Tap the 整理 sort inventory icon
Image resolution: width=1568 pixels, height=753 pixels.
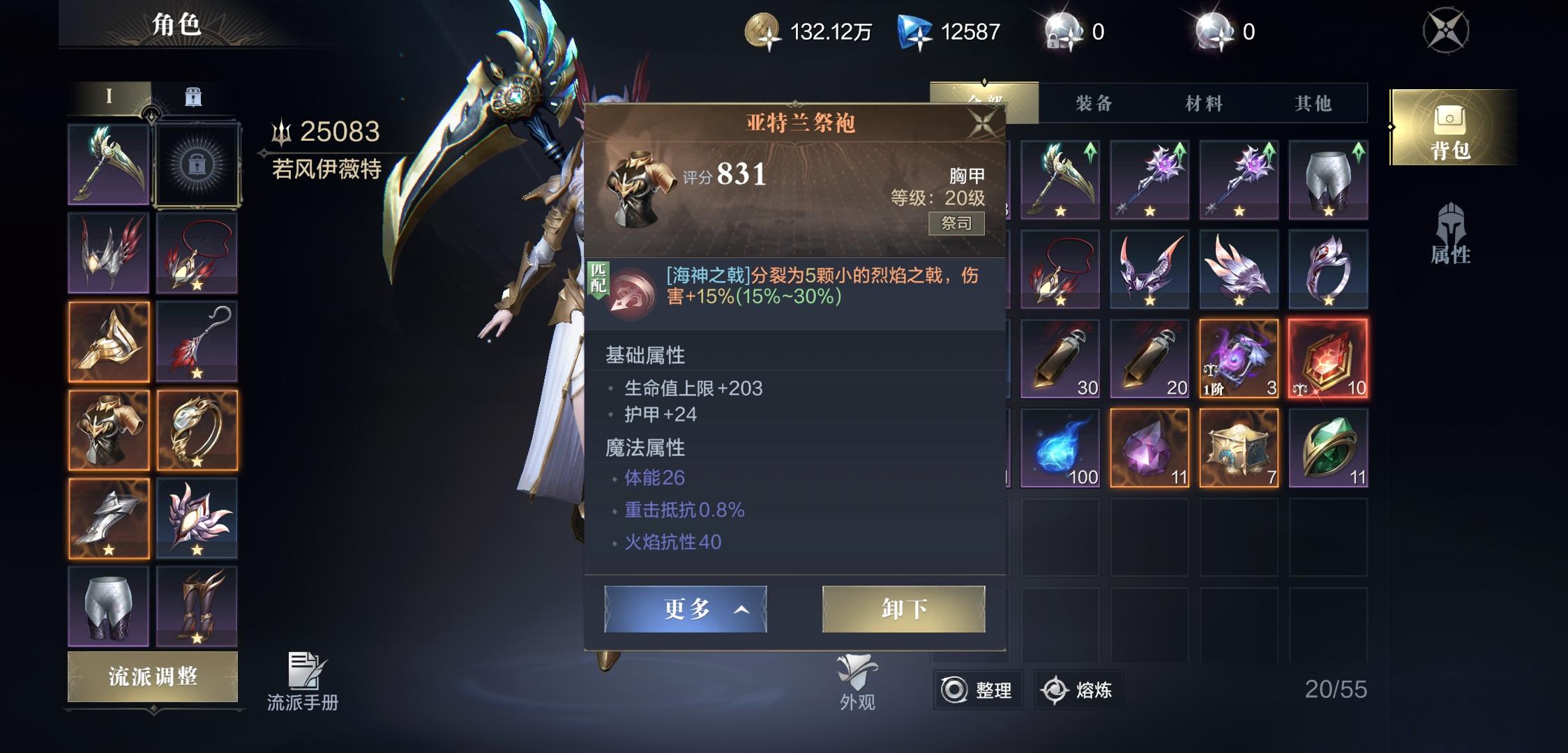coord(979,689)
